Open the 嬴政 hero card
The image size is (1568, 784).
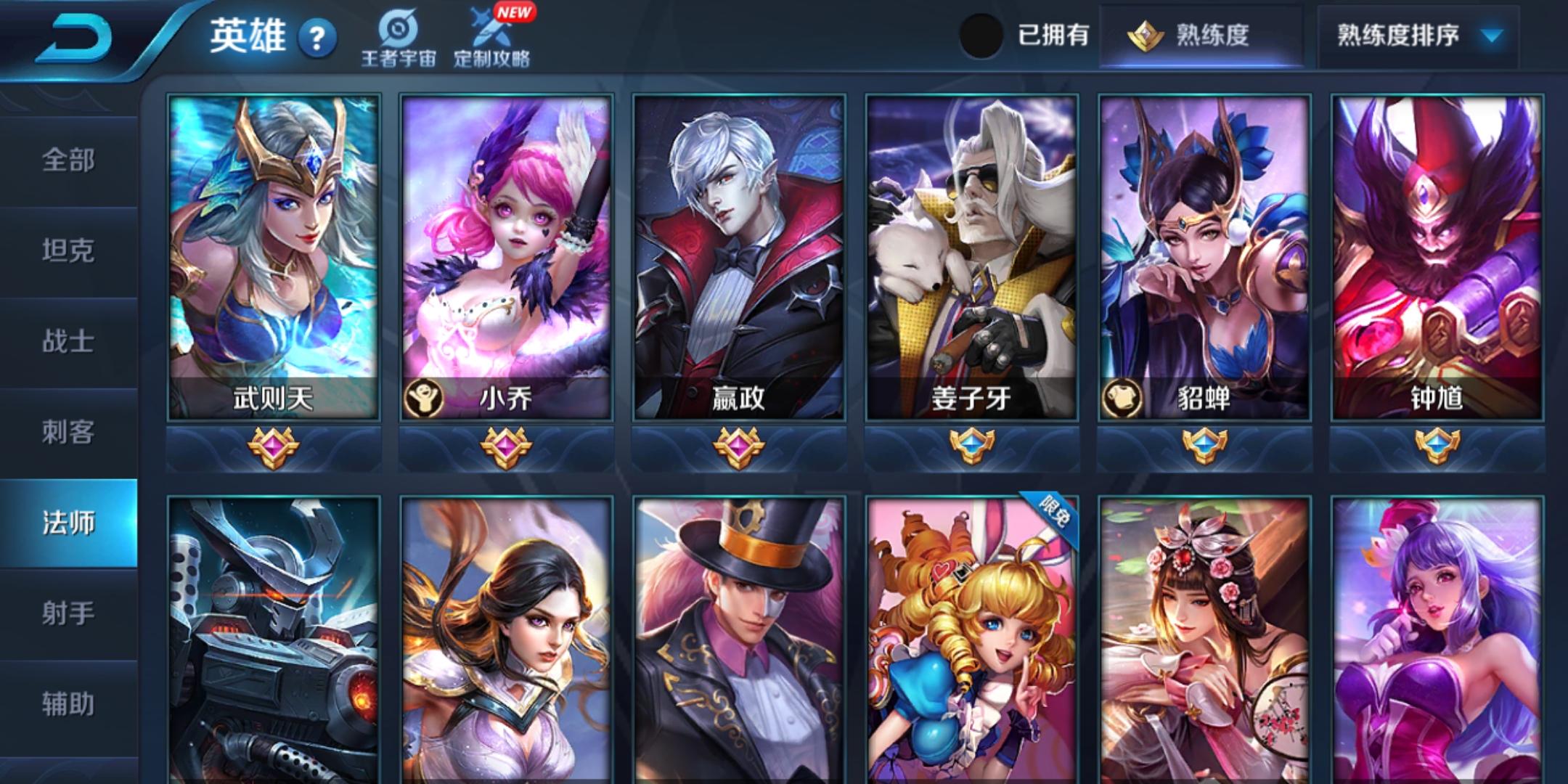[739, 258]
